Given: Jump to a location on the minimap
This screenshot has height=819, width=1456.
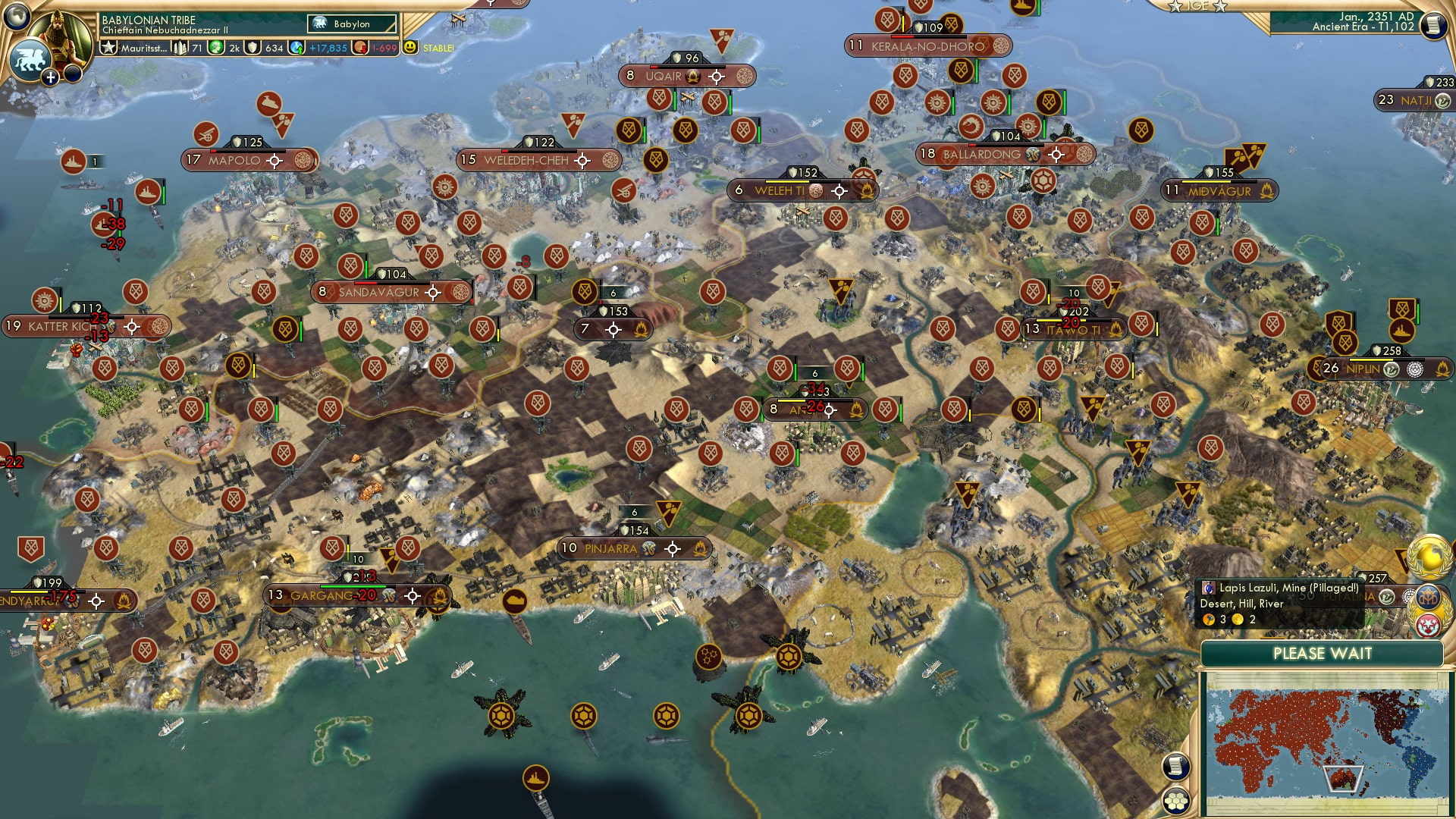Looking at the screenshot, I should point(1289,743).
